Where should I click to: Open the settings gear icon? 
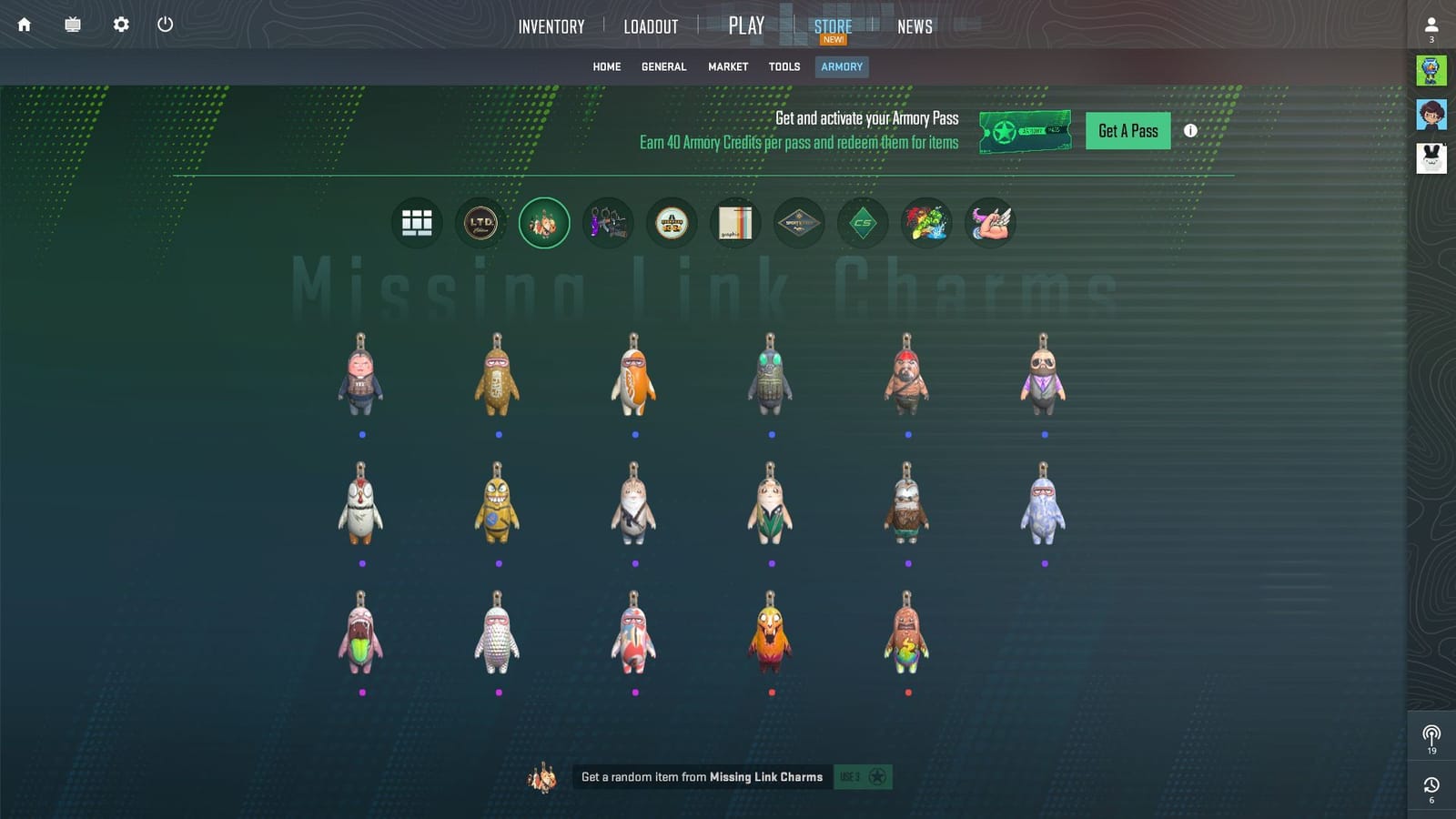click(119, 25)
